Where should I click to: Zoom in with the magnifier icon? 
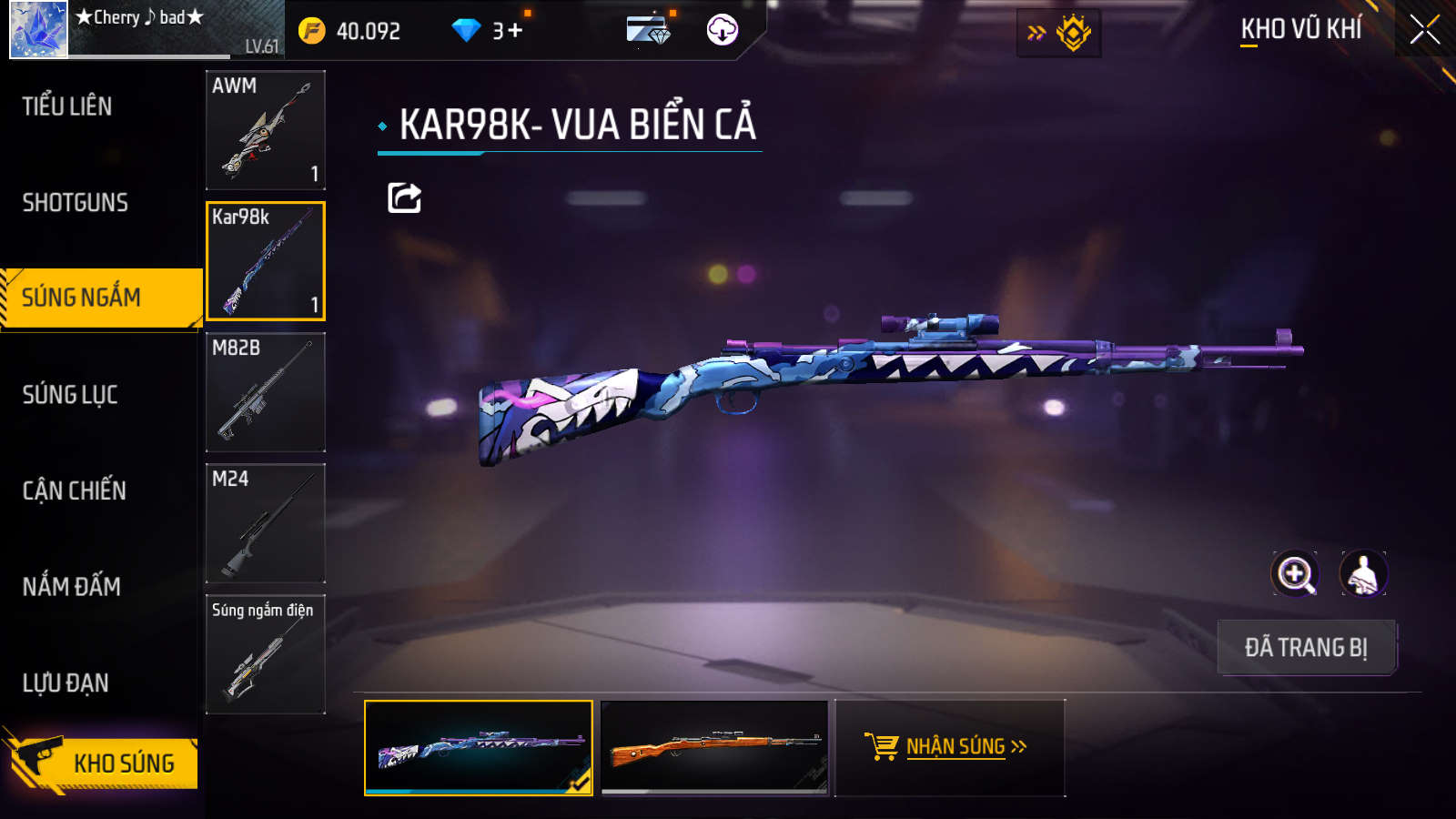coord(1295,574)
